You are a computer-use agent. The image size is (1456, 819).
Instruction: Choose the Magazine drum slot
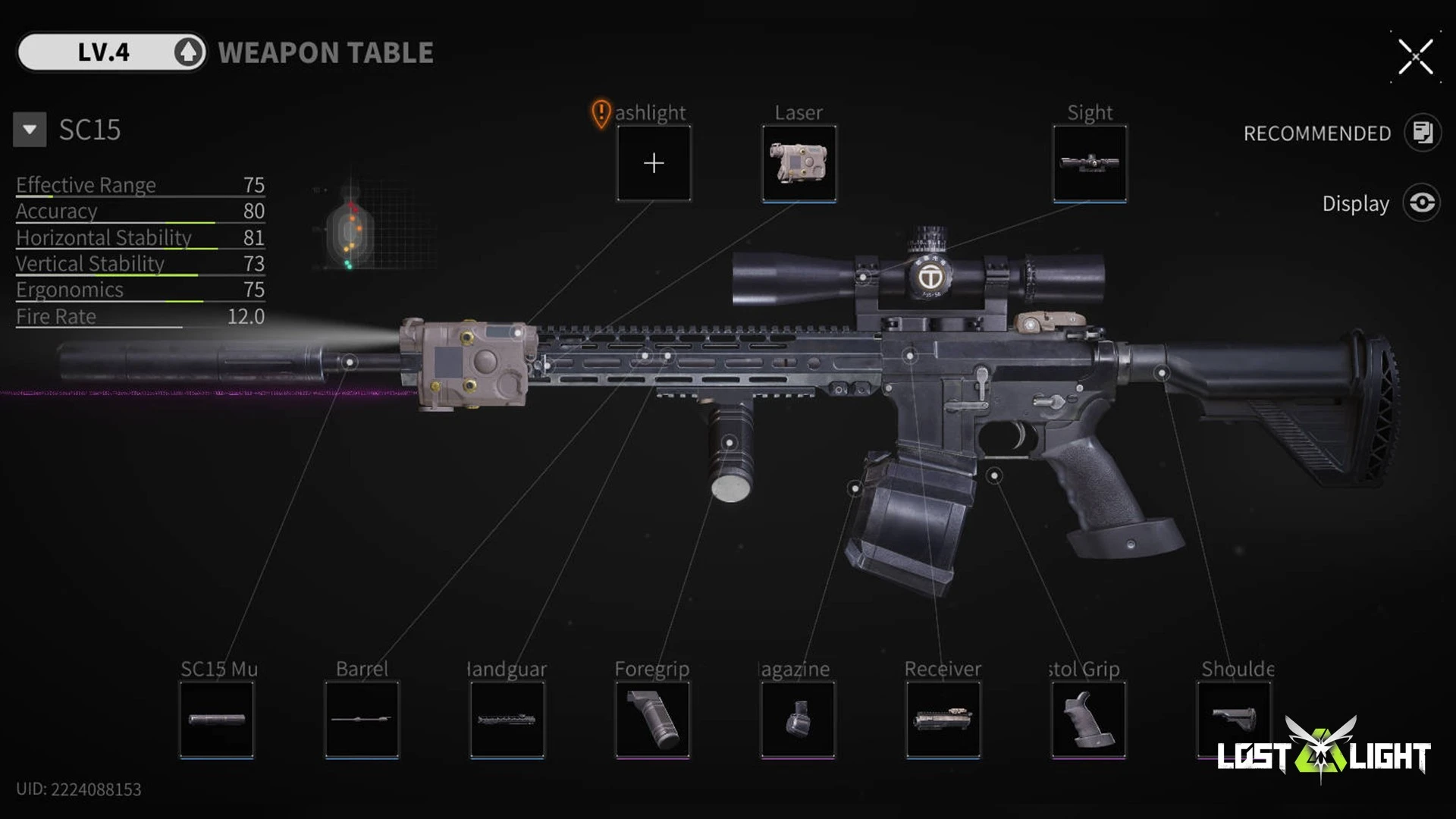click(798, 719)
